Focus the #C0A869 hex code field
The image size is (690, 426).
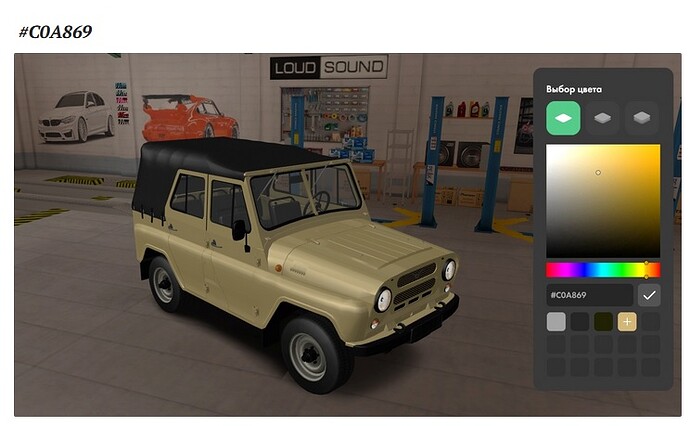(588, 295)
